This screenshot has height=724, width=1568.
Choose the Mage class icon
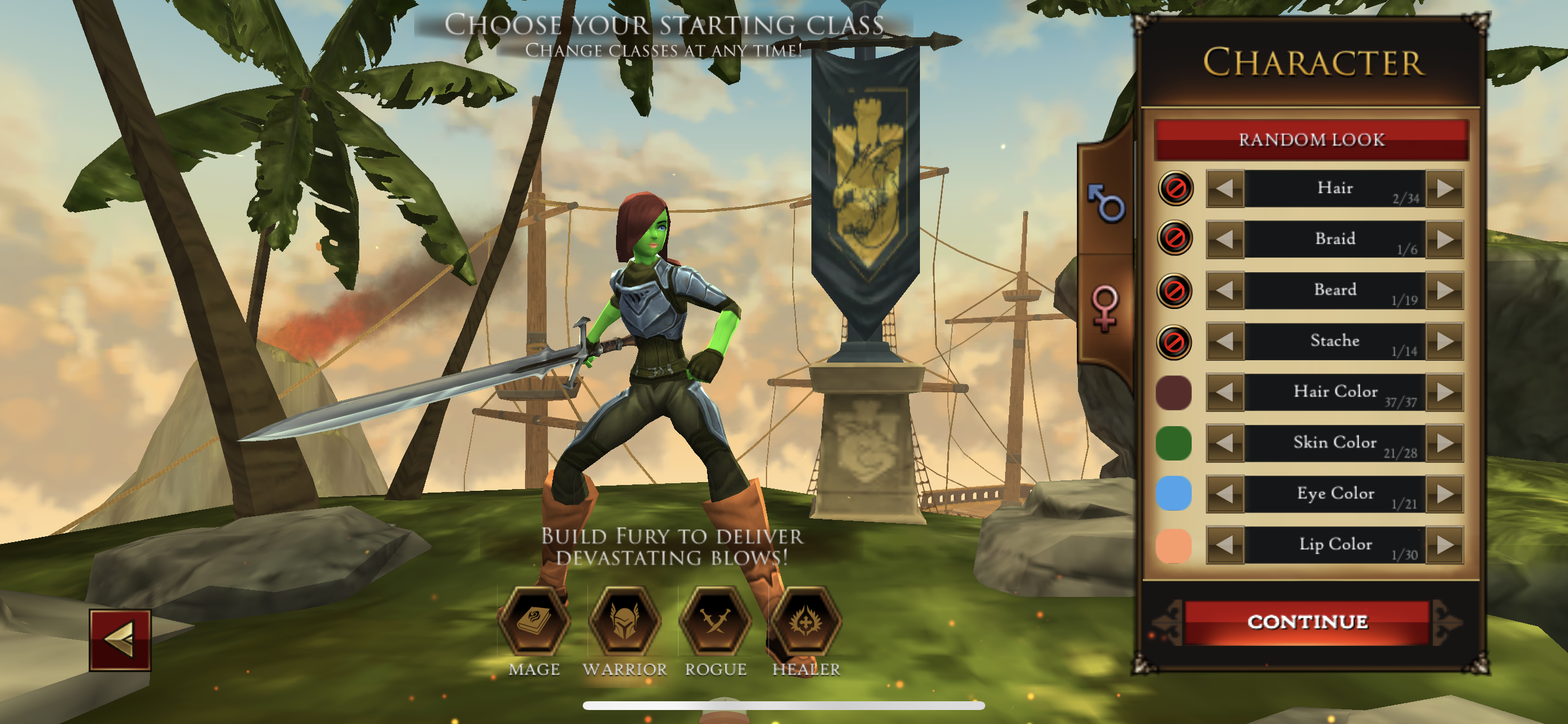tap(534, 621)
